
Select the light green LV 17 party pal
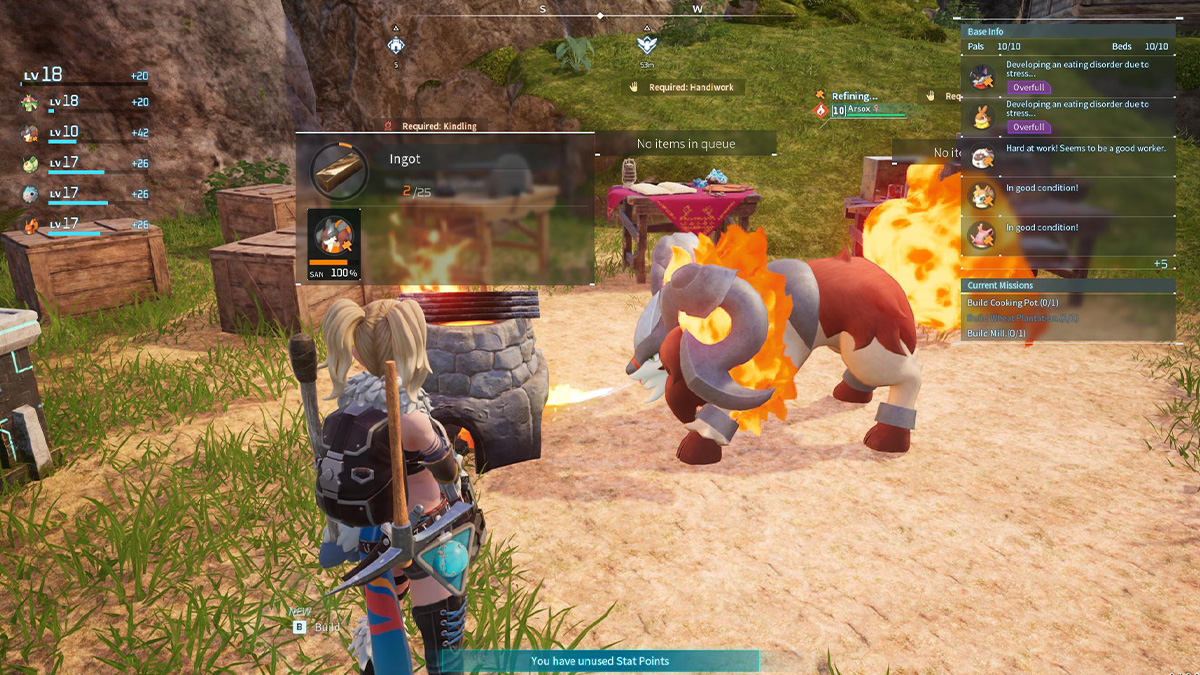[x=31, y=164]
